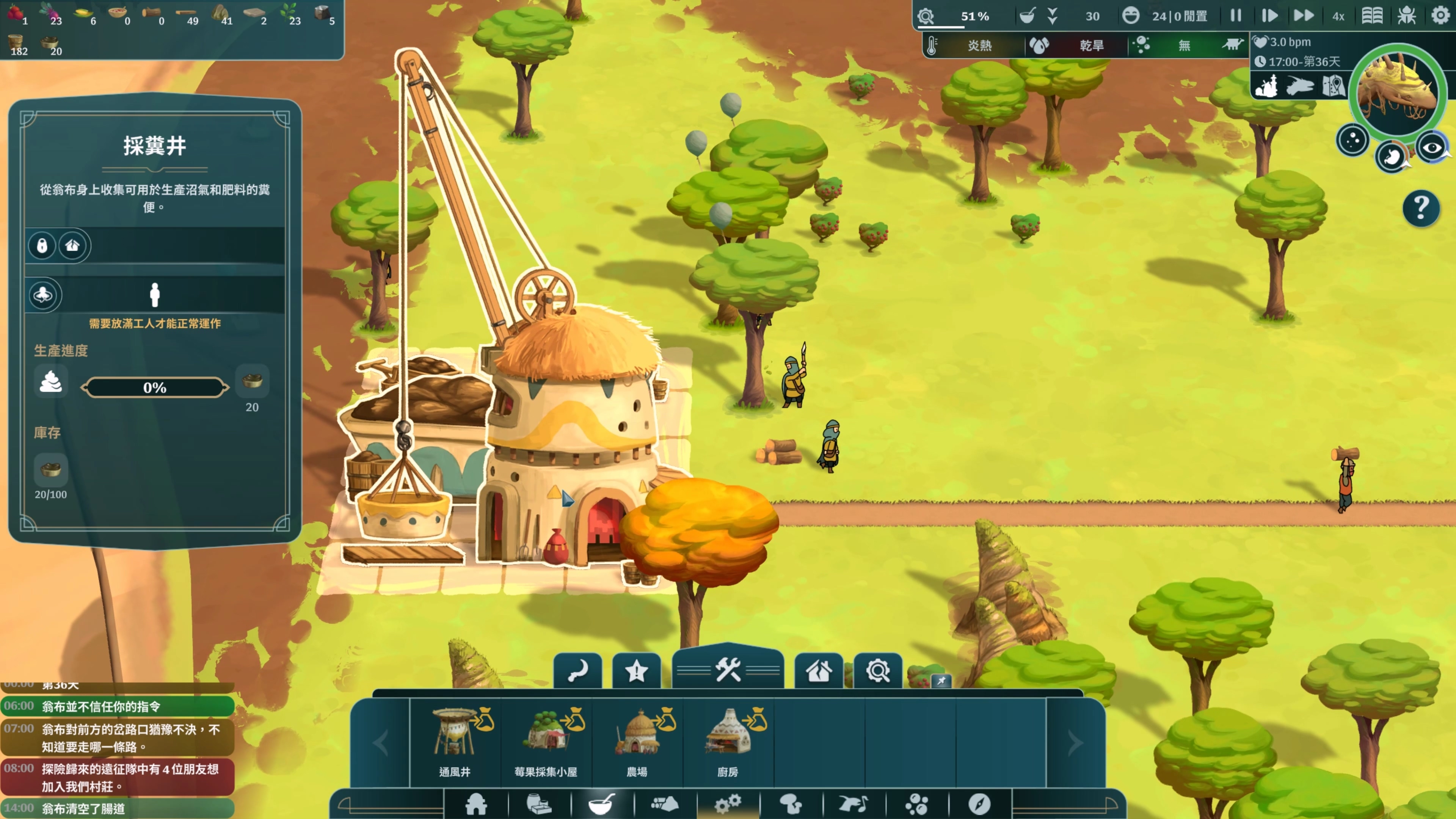The width and height of the screenshot is (1456, 819).
Task: Pause the game
Action: (x=1236, y=16)
